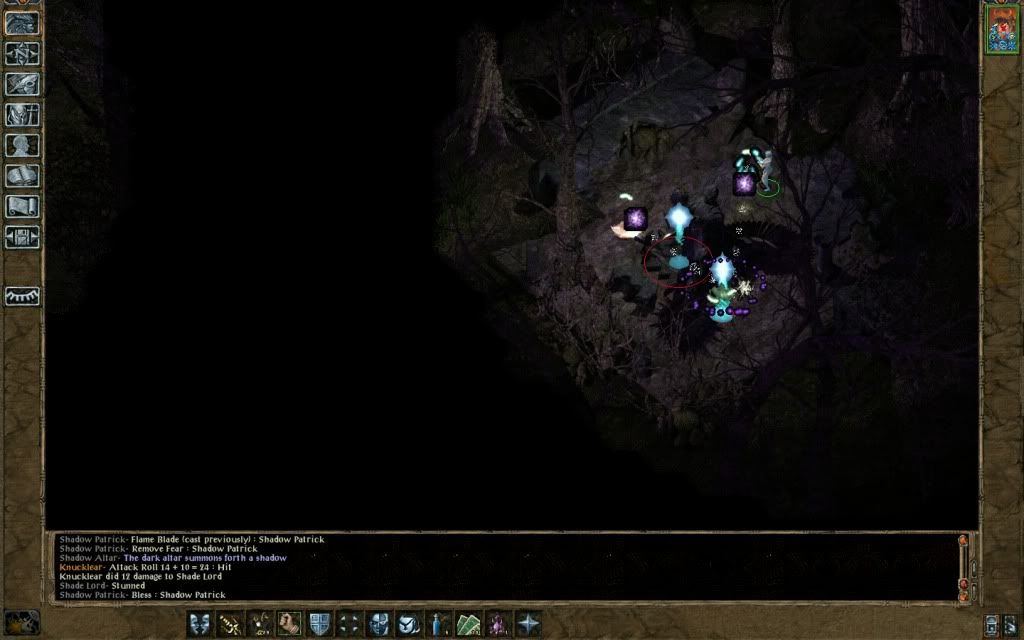Activate the shield Guard action
This screenshot has height=640, width=1024.
point(320,623)
